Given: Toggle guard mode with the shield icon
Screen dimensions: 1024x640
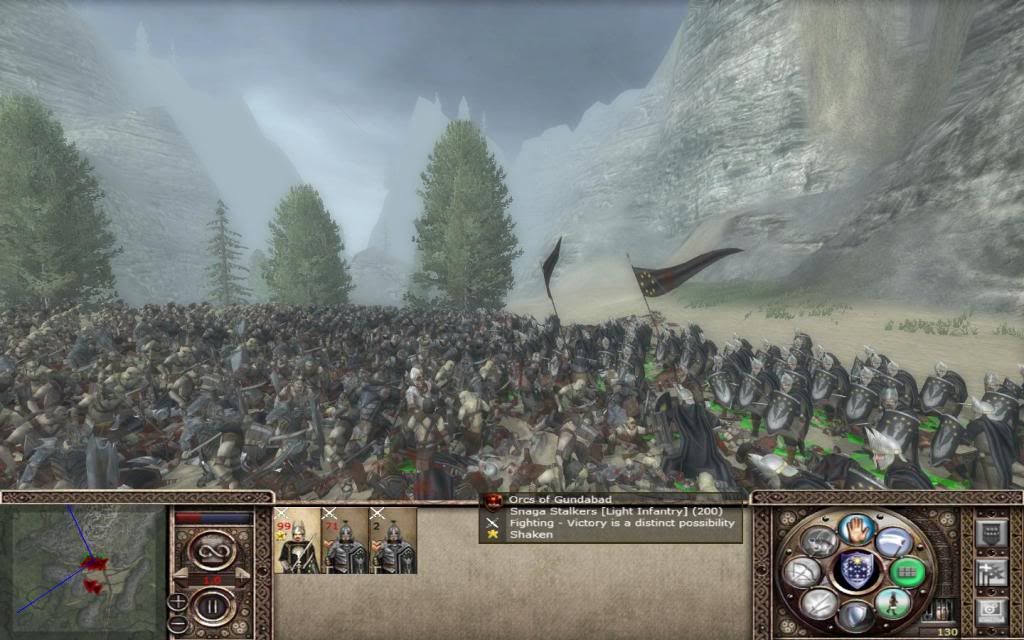Looking at the screenshot, I should [x=855, y=615].
